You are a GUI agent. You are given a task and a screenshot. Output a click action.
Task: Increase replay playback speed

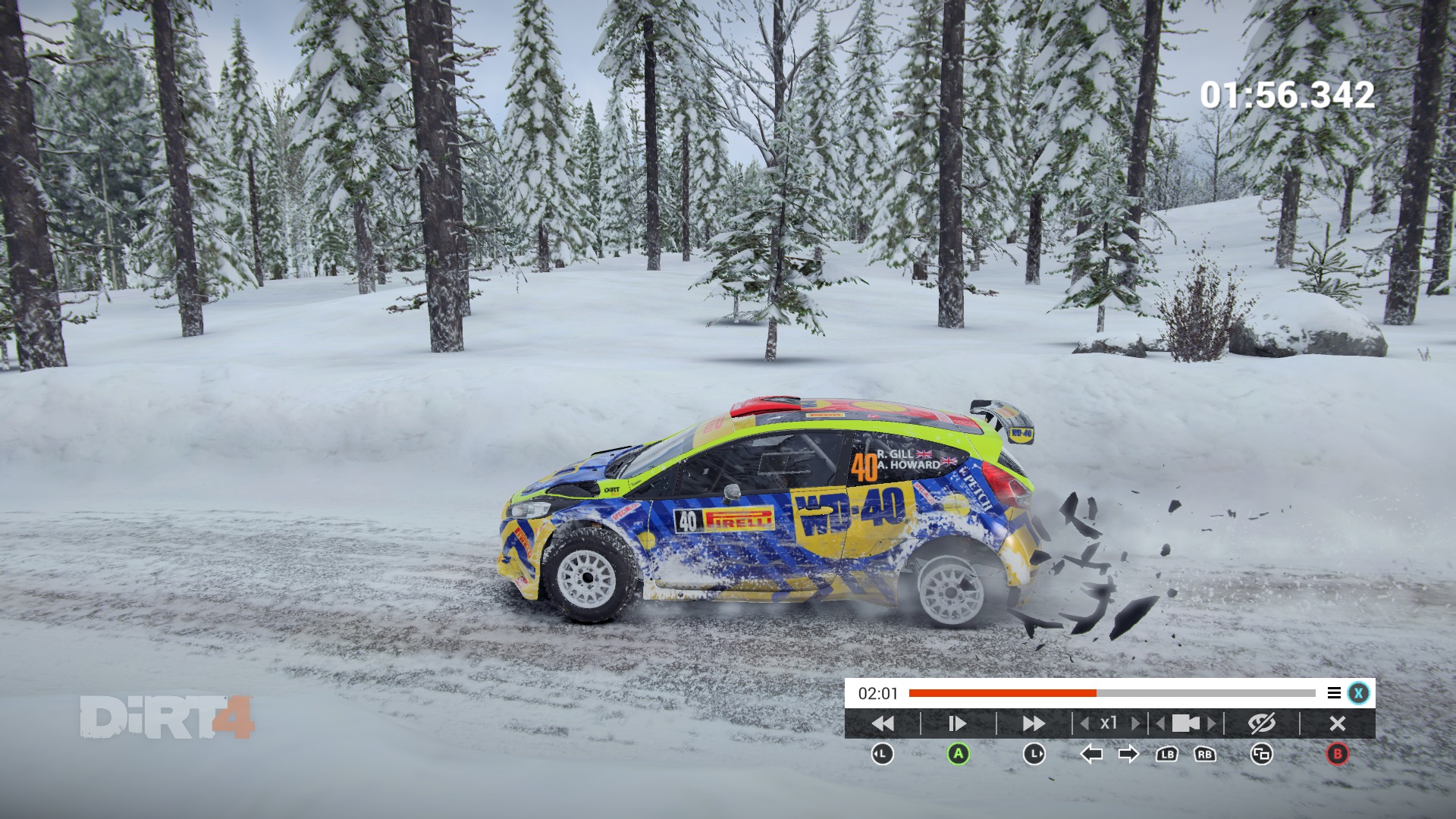(1135, 723)
